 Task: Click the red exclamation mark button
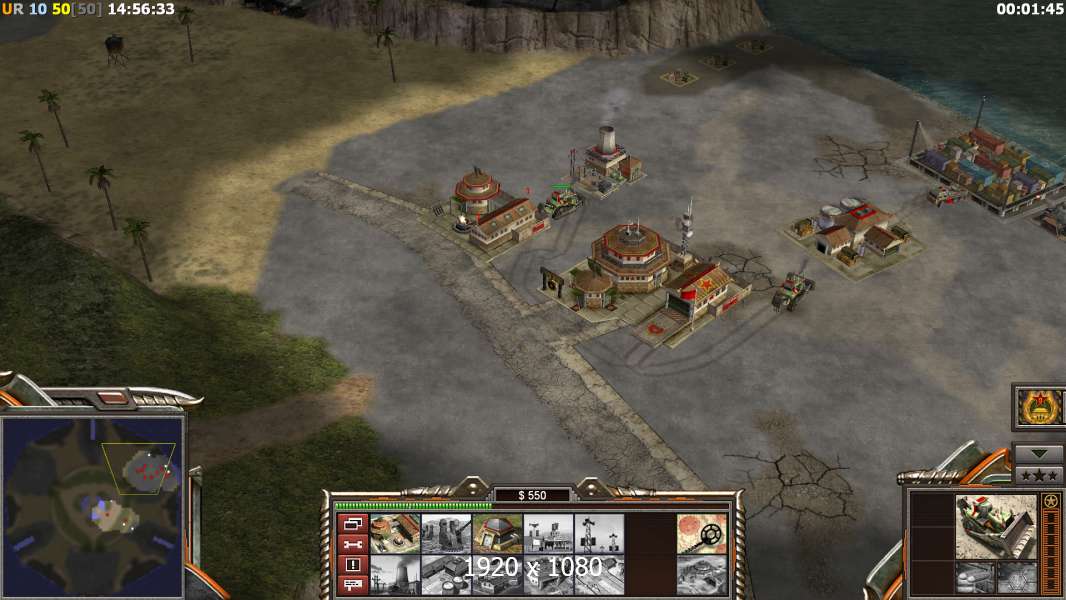pyautogui.click(x=352, y=565)
